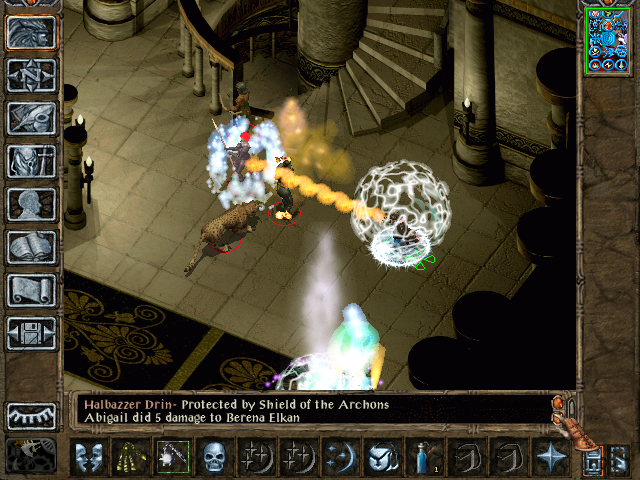Return to the main game view button
Viewport: 640px width, 480px height.
pos(31,32)
